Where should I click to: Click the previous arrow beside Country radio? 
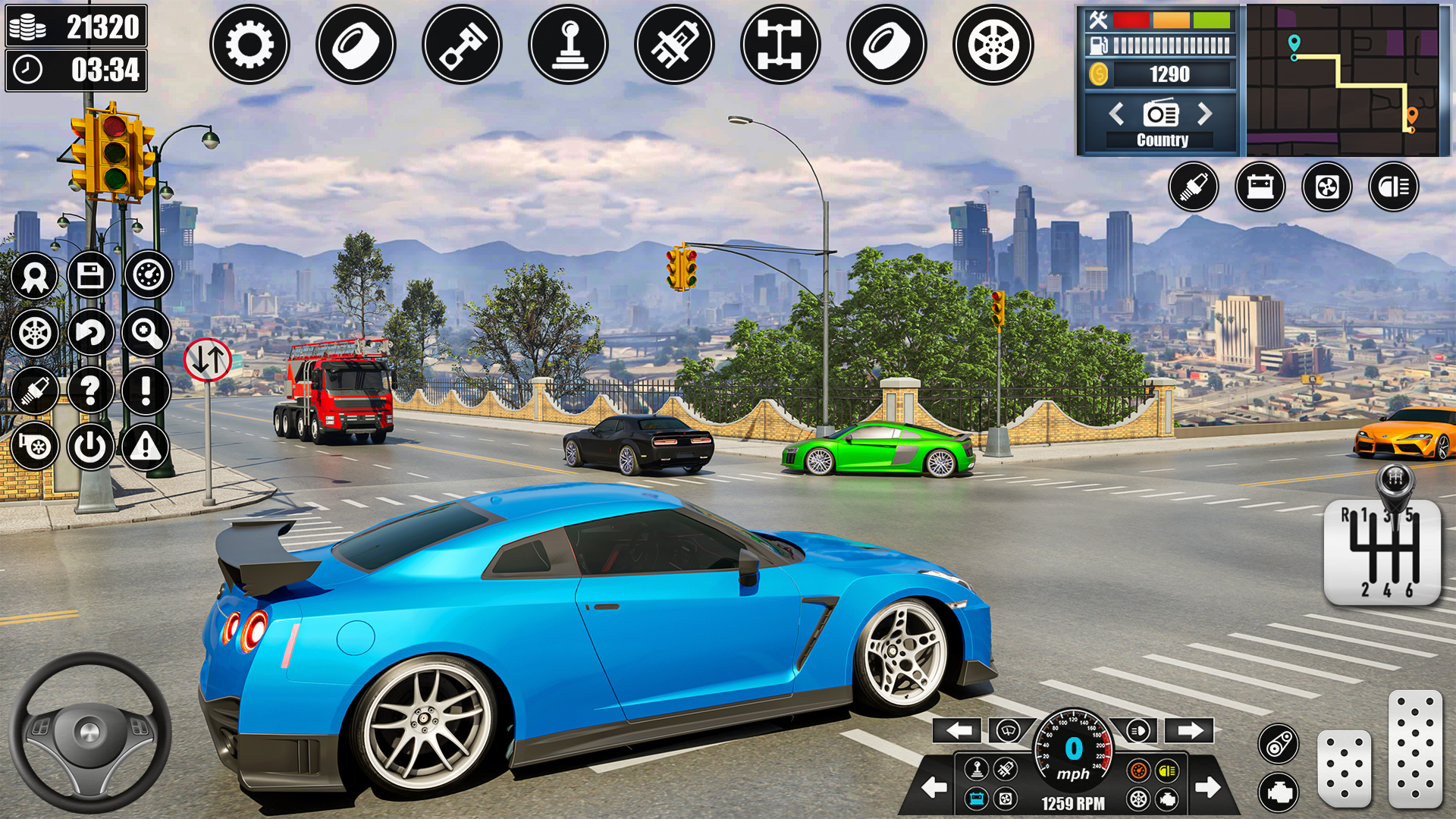(x=1116, y=114)
